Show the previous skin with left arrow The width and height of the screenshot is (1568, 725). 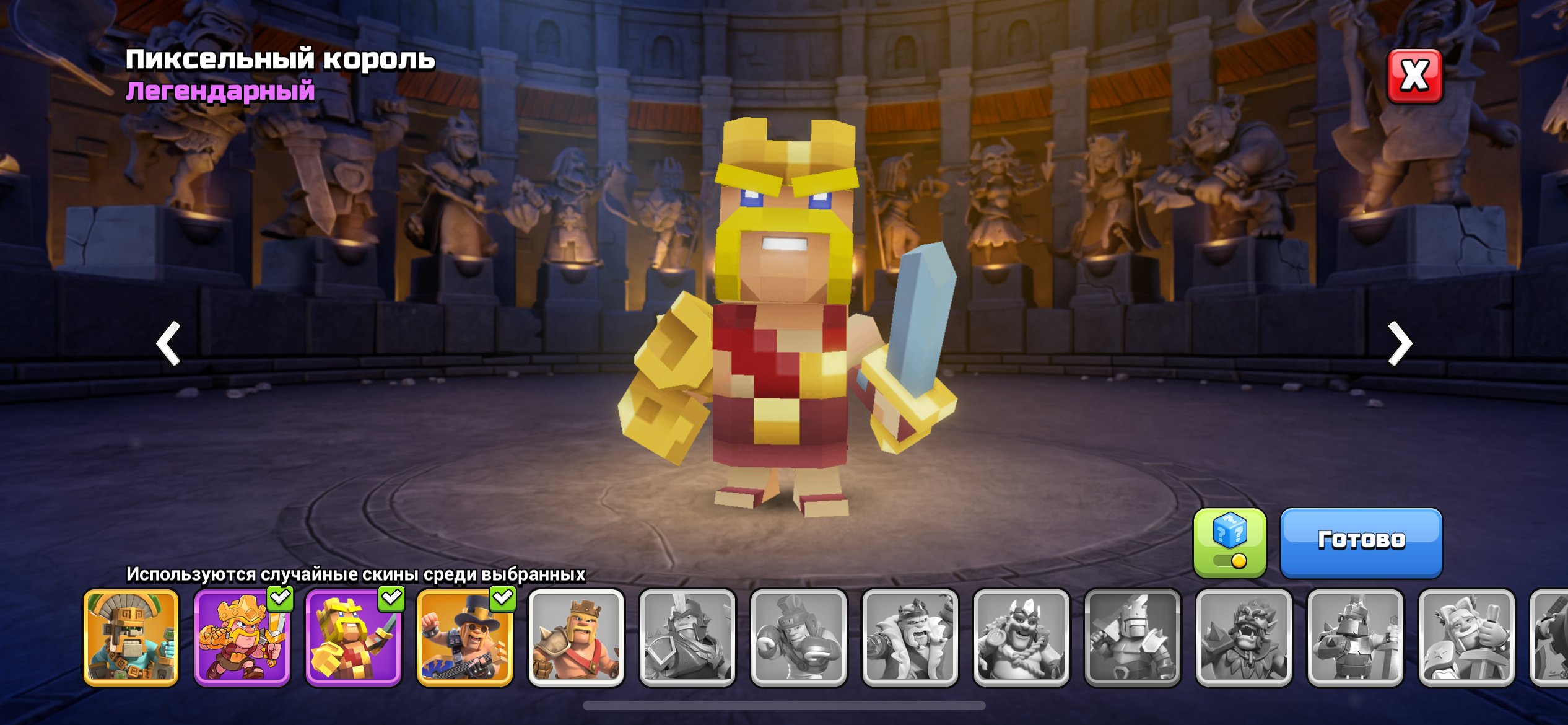tap(168, 343)
